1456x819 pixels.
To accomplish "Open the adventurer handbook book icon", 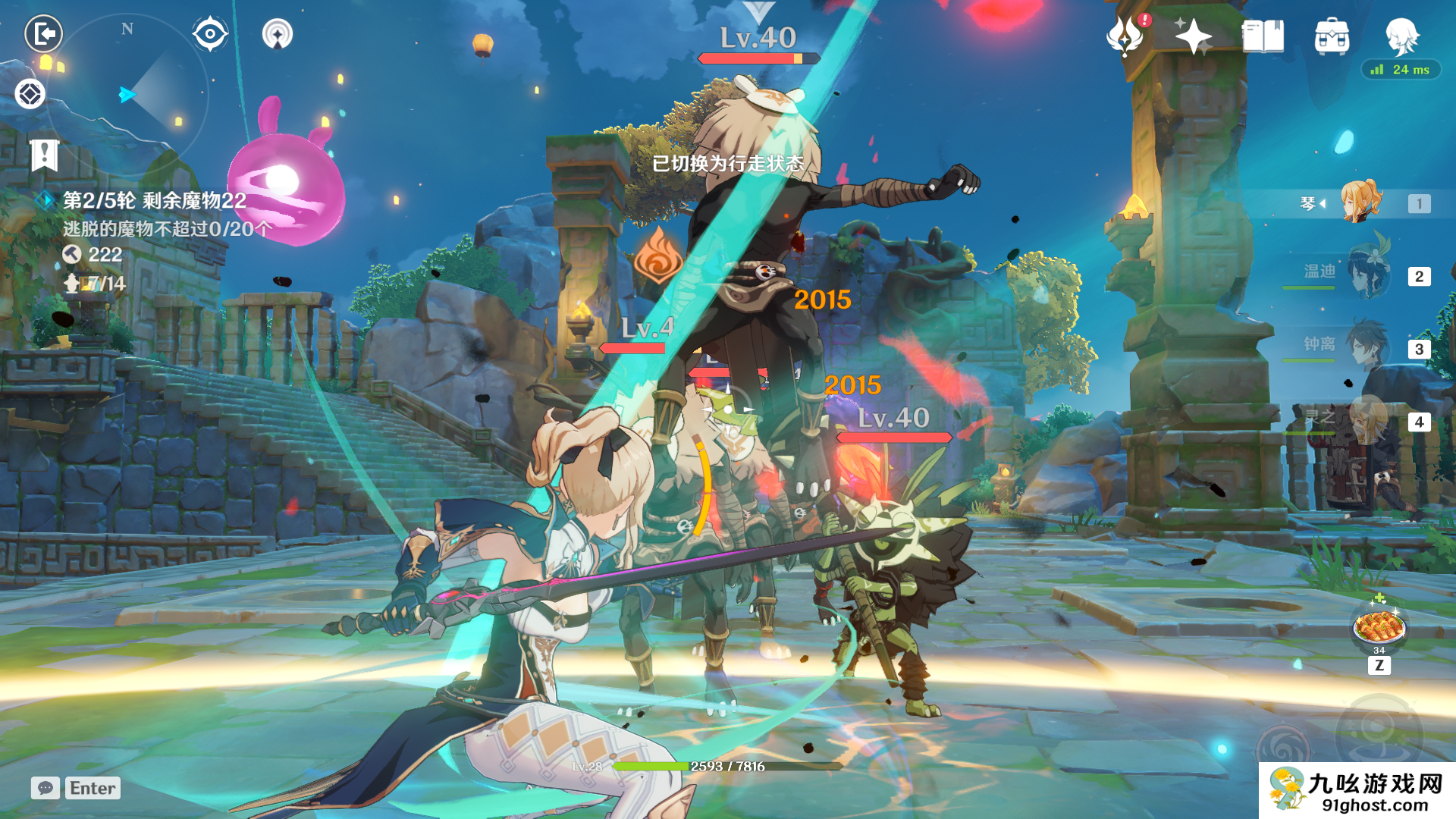I will point(1263,36).
